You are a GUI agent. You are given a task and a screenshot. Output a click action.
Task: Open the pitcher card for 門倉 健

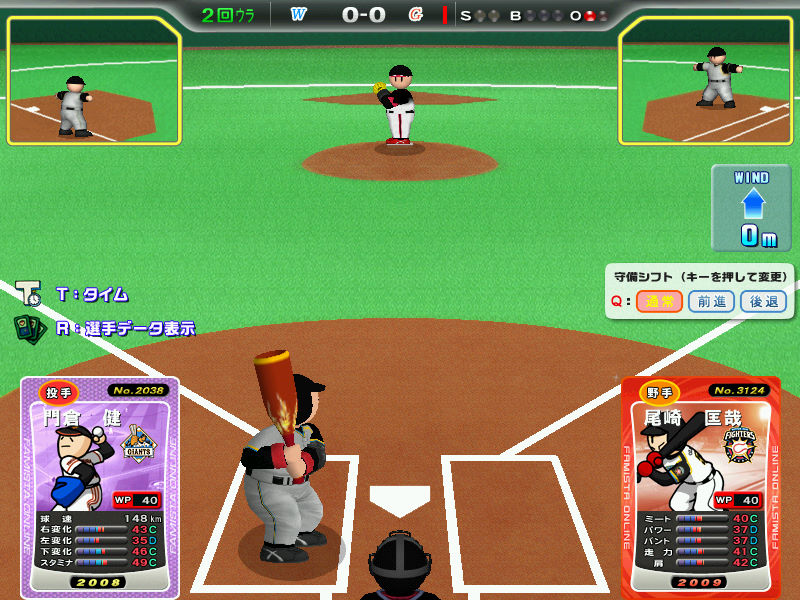99,487
